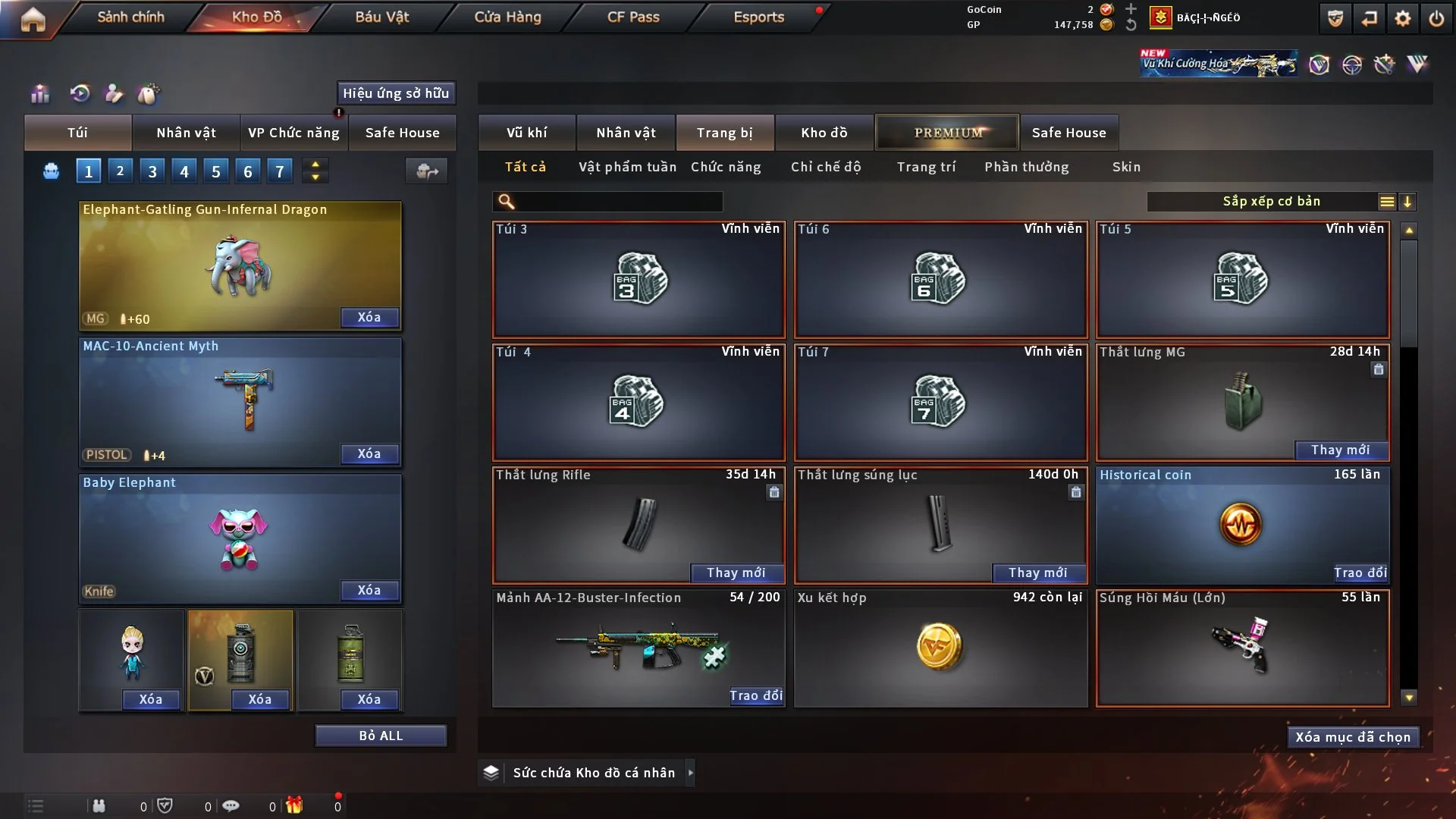This screenshot has width=1456, height=819.
Task: Select the PREMIUM inventory tab
Action: (x=948, y=133)
